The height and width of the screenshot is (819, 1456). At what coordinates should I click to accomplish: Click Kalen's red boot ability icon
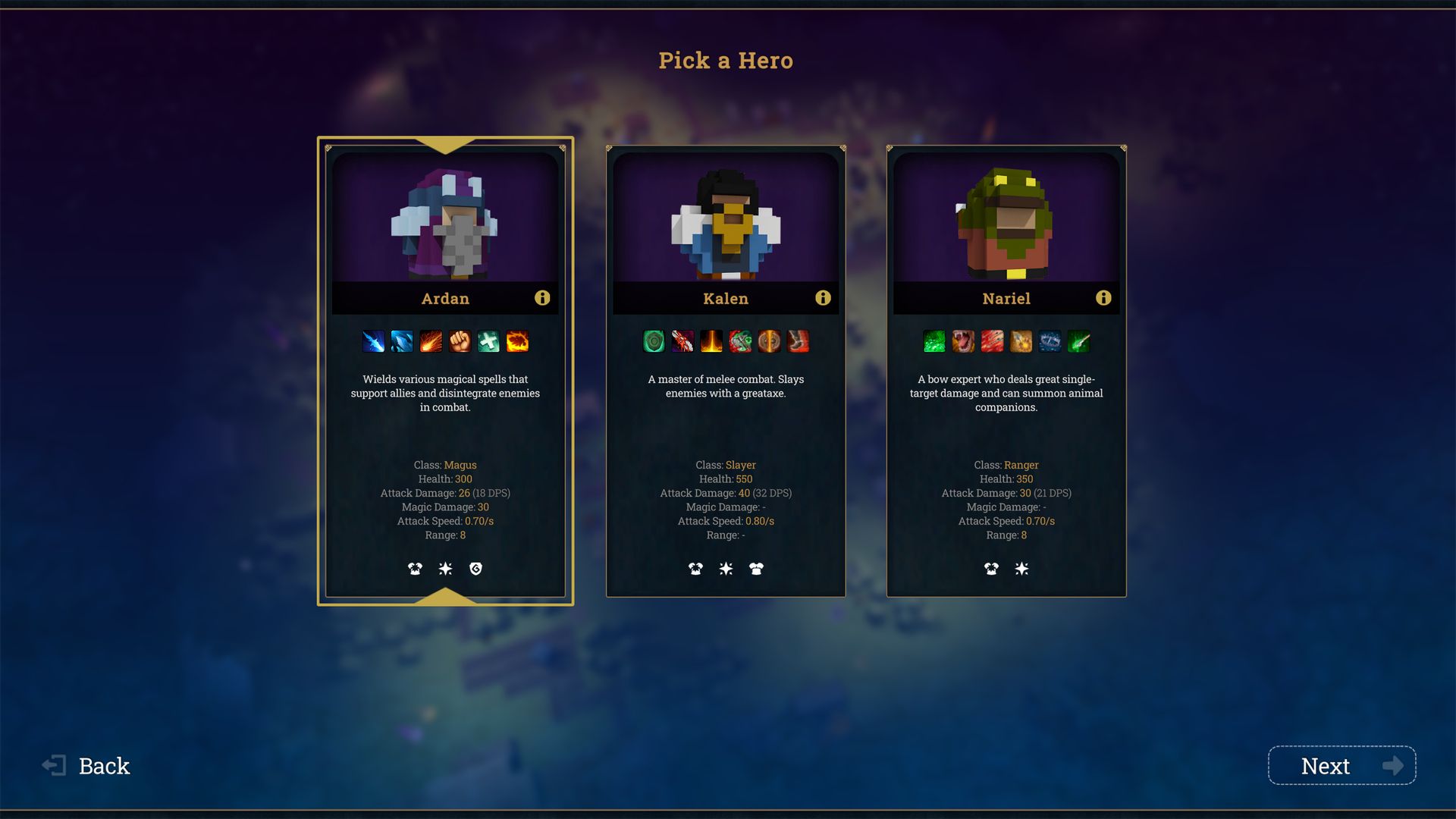pos(798,342)
